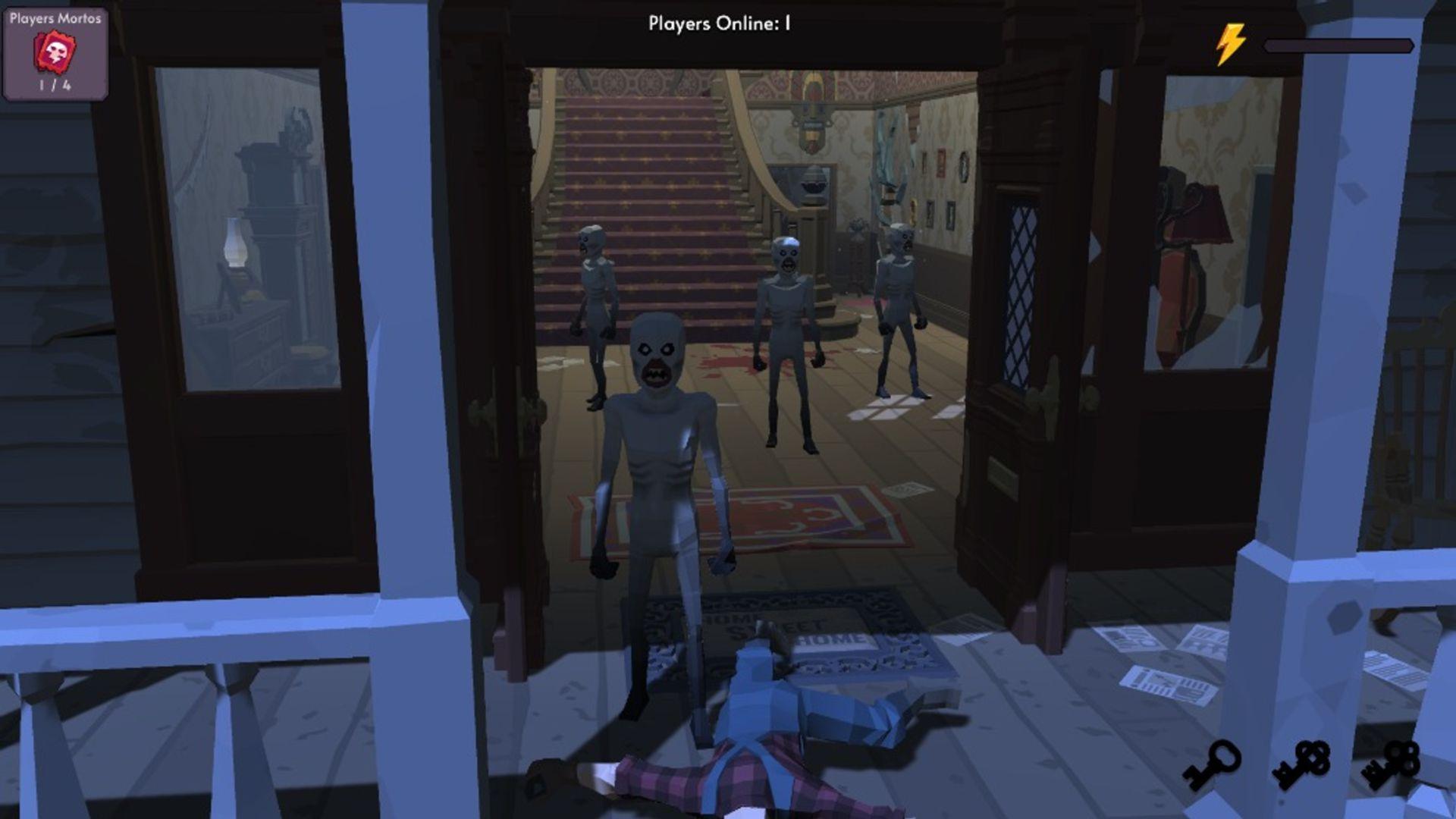
Task: Click the open right door panel
Action: 1016,341
